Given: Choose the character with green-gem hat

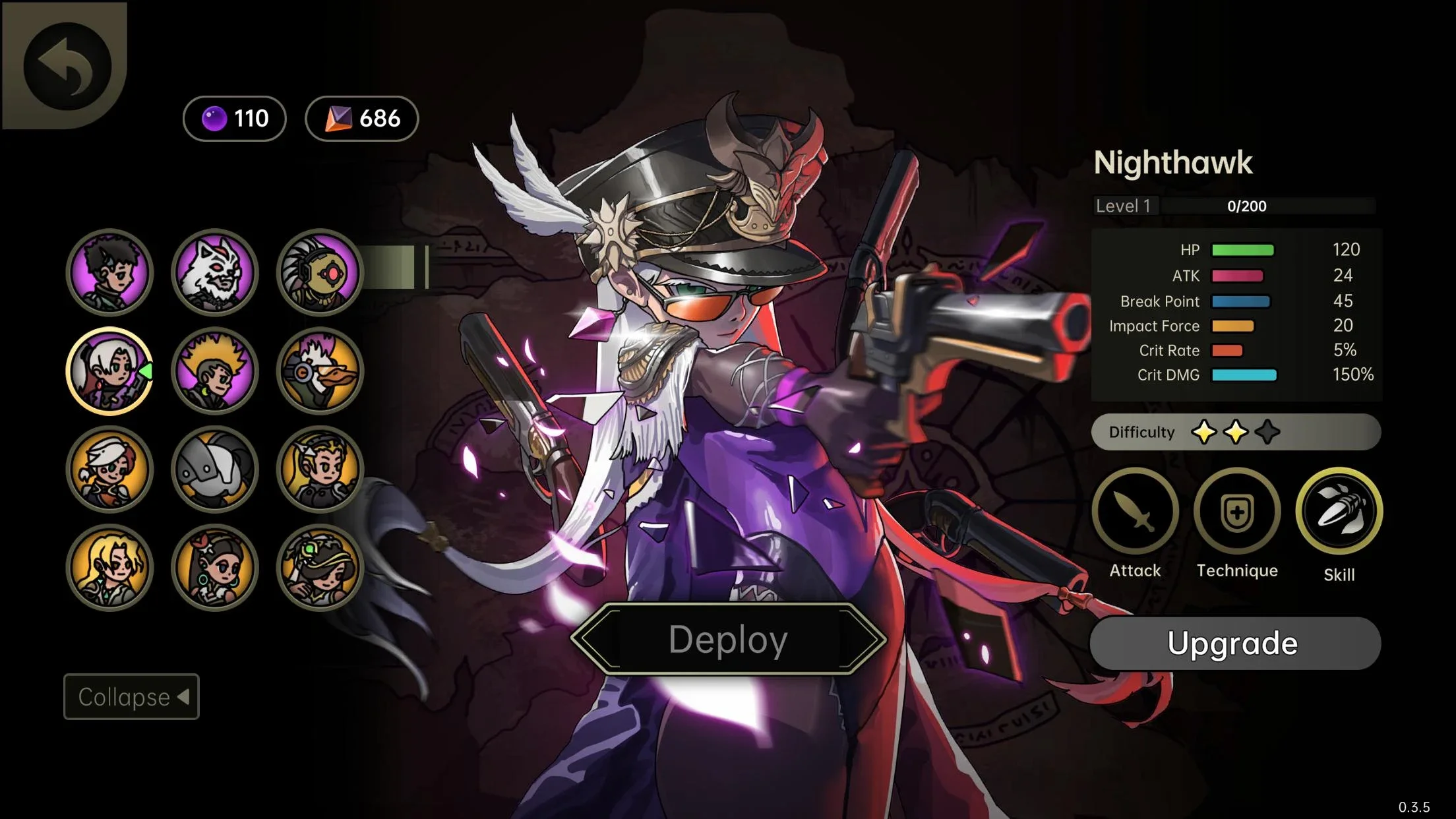Looking at the screenshot, I should tap(320, 567).
